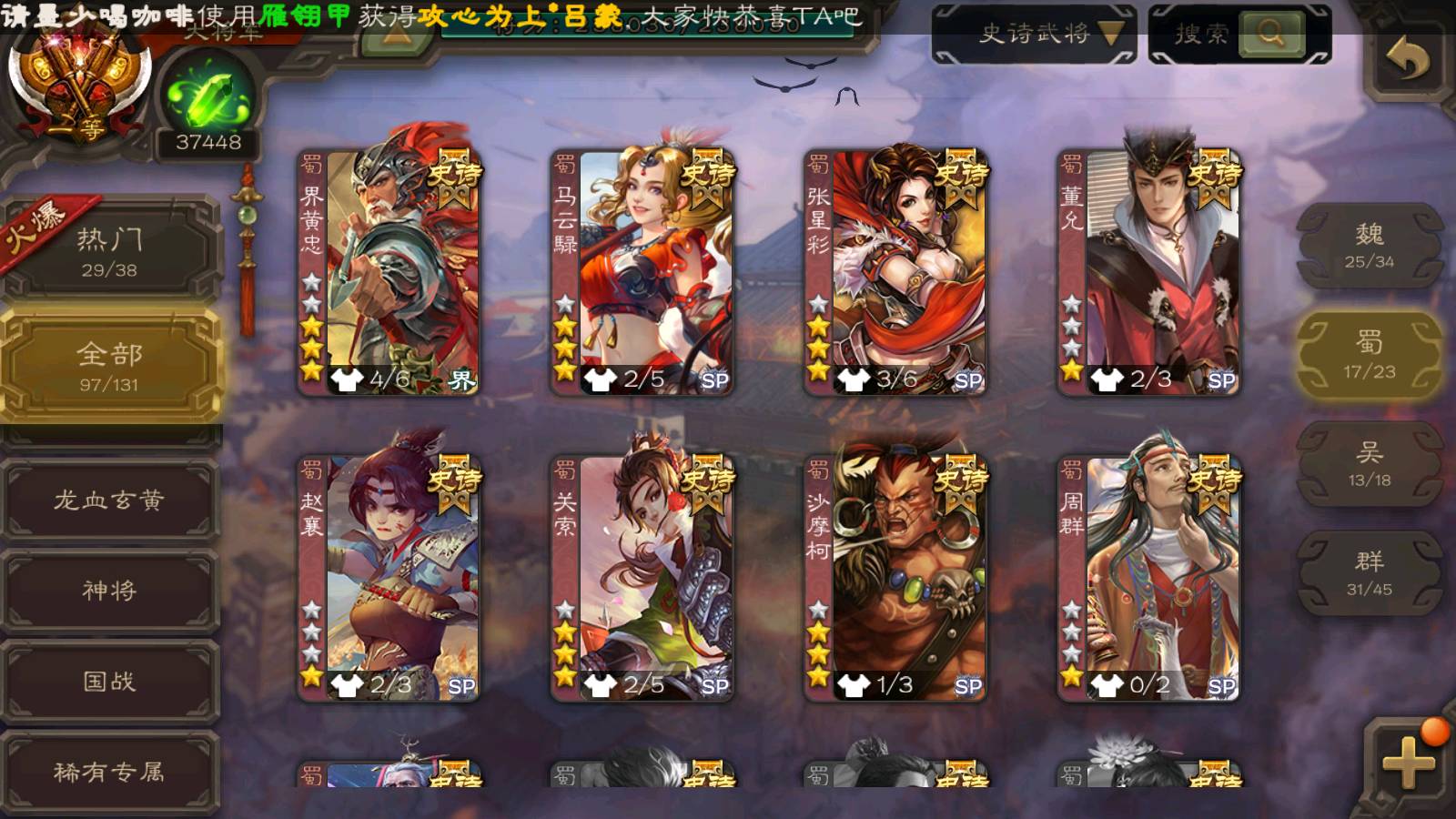This screenshot has width=1456, height=819.
Task: Open the 马云騄 hero card
Action: (x=642, y=273)
